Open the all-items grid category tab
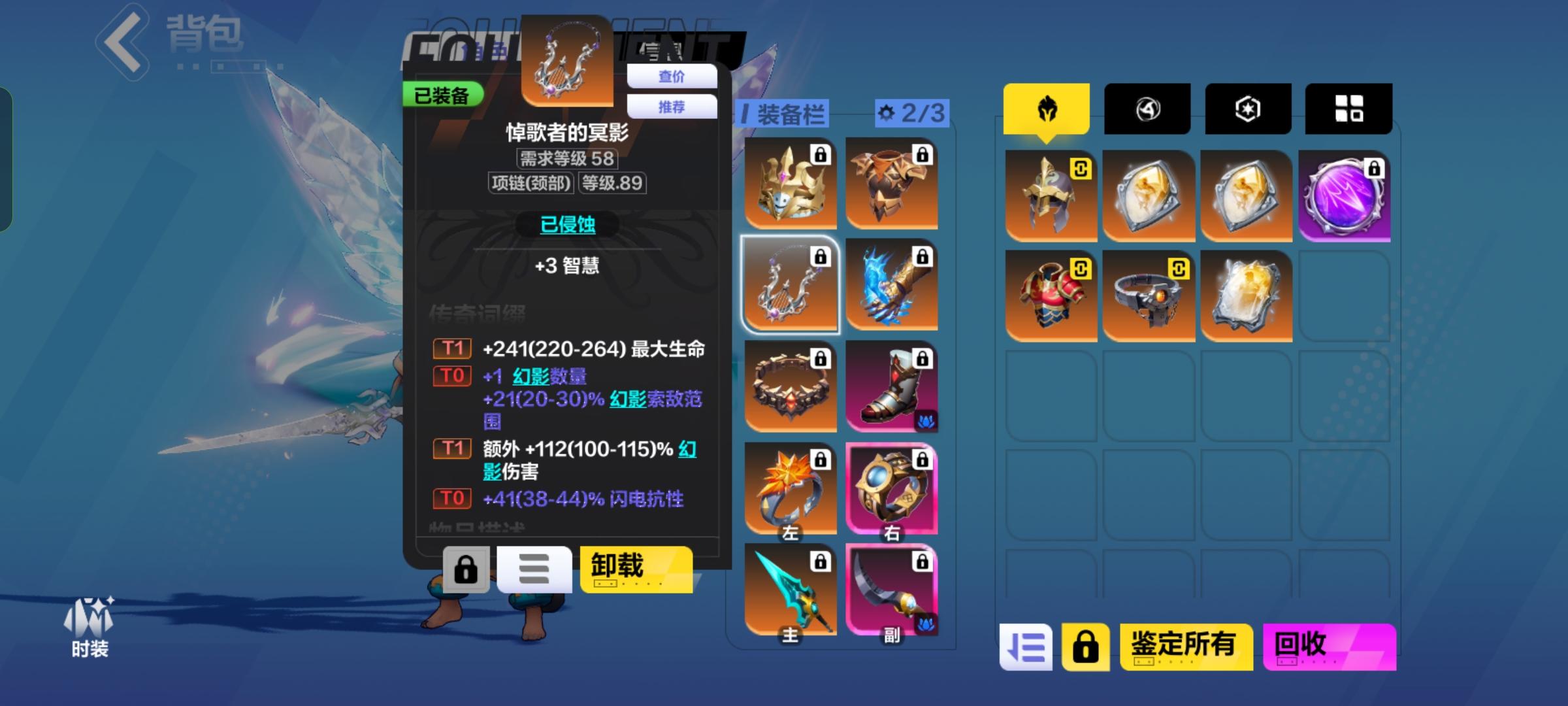 coord(1348,110)
